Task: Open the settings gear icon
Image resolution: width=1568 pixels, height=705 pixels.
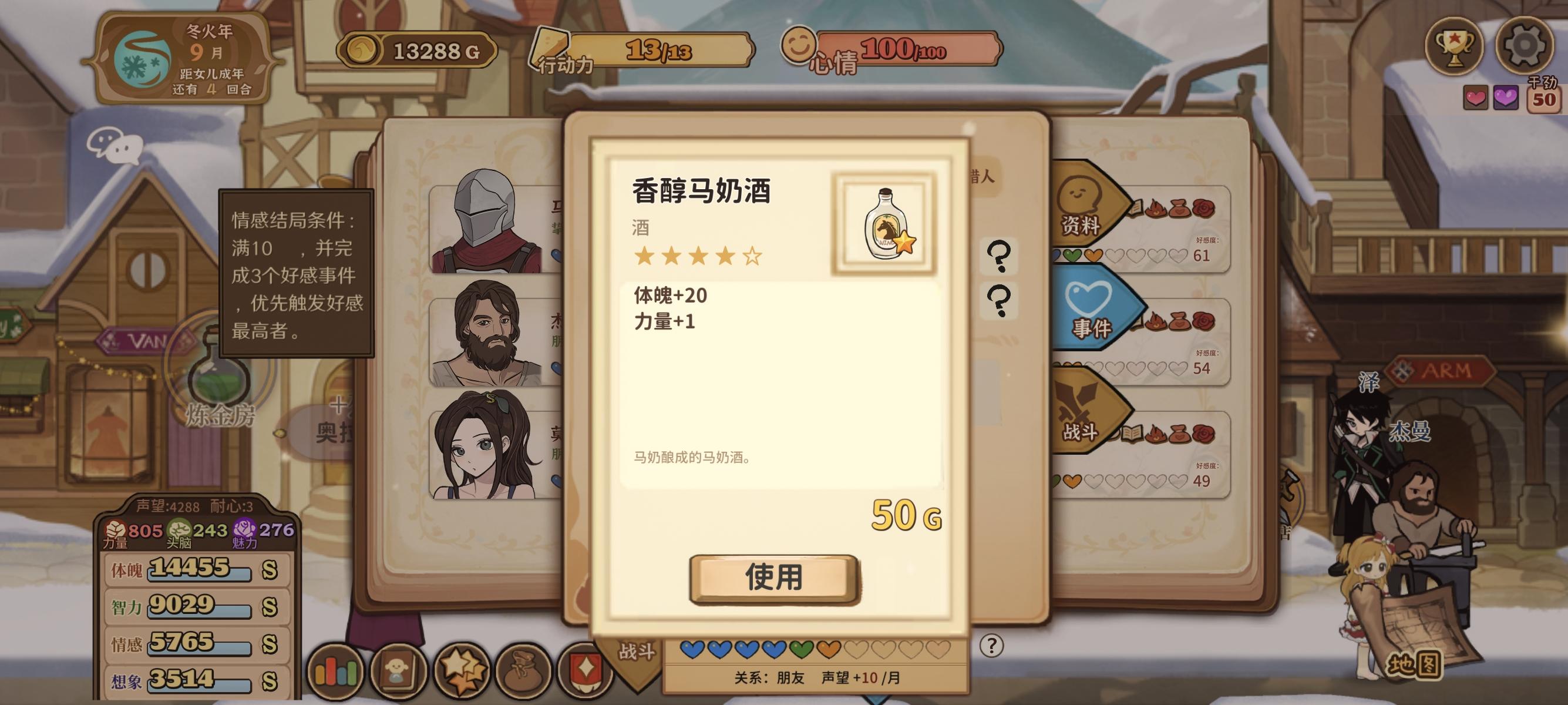Action: click(1524, 48)
